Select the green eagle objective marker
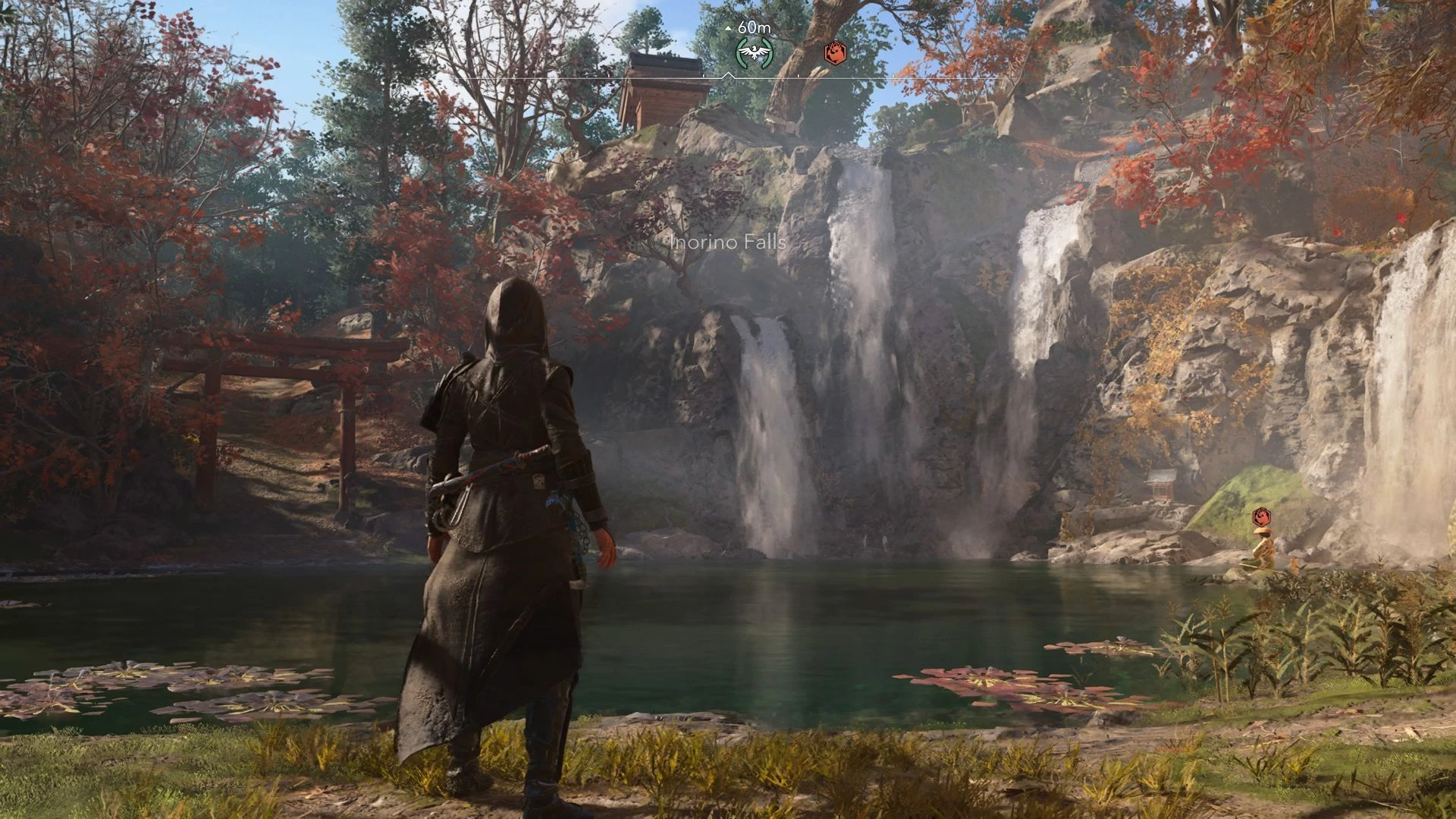The image size is (1456, 819). (x=754, y=52)
